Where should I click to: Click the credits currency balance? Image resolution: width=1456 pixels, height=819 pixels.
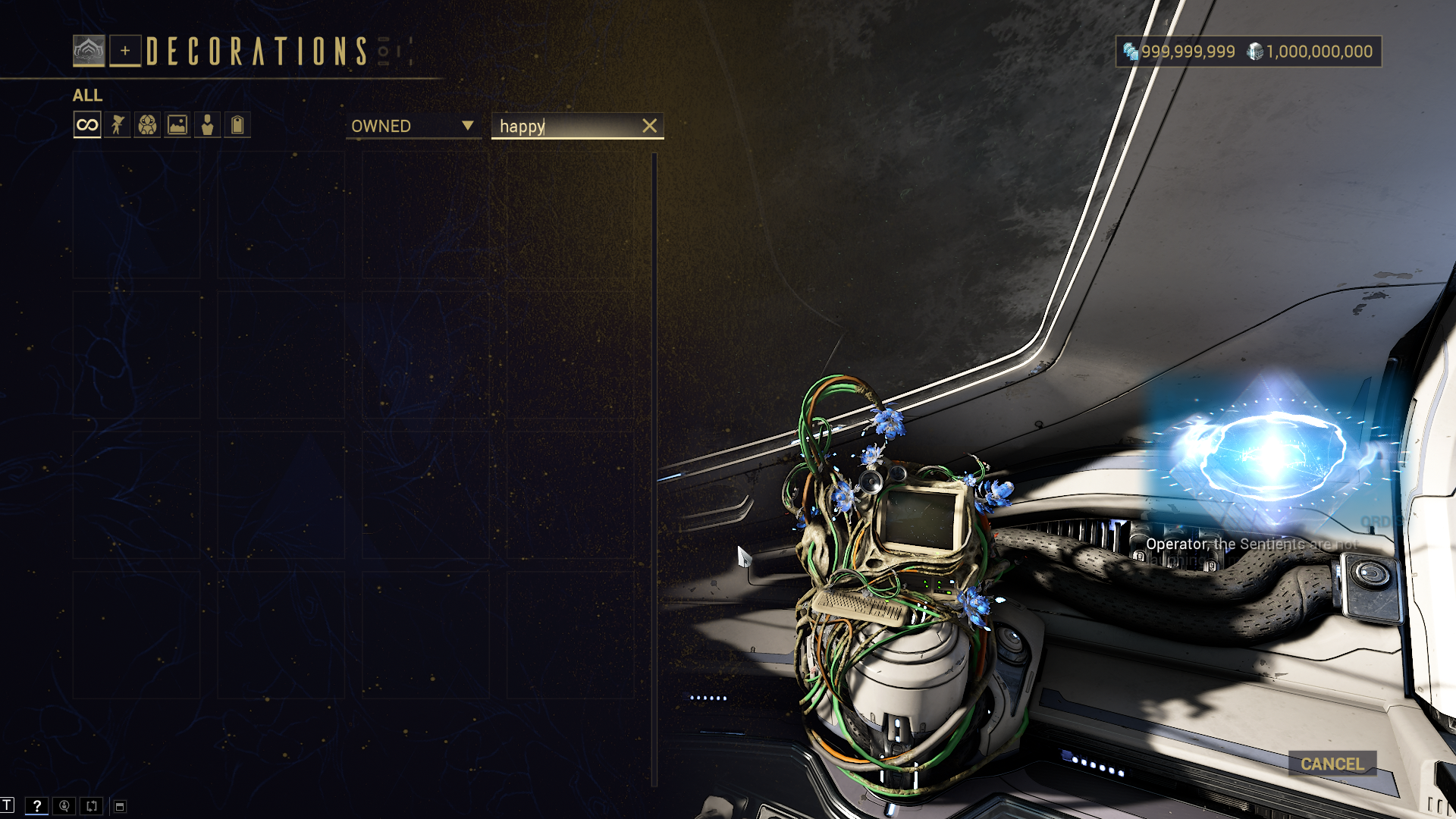(x=1310, y=52)
